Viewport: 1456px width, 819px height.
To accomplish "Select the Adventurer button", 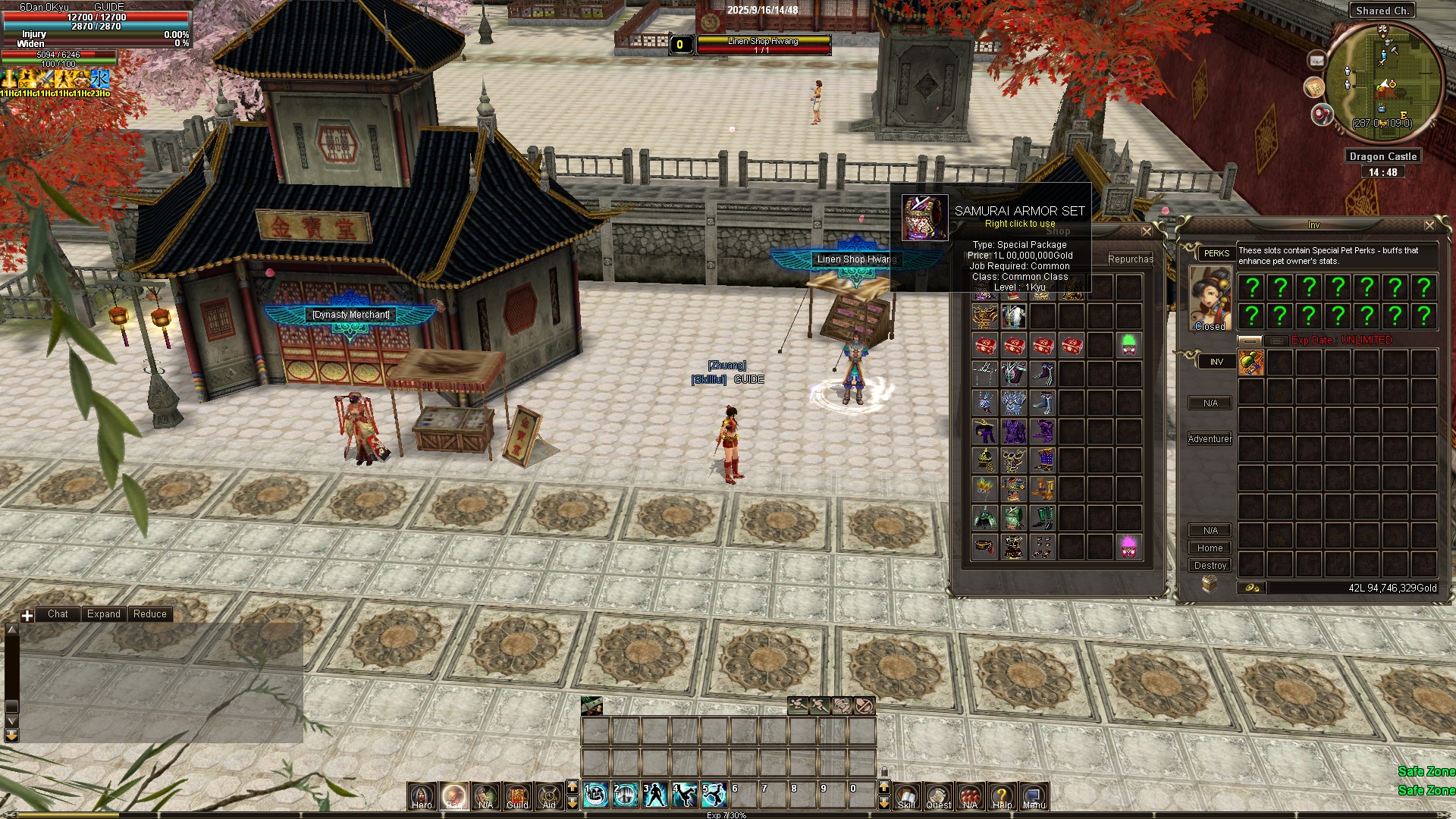I will (x=1210, y=439).
